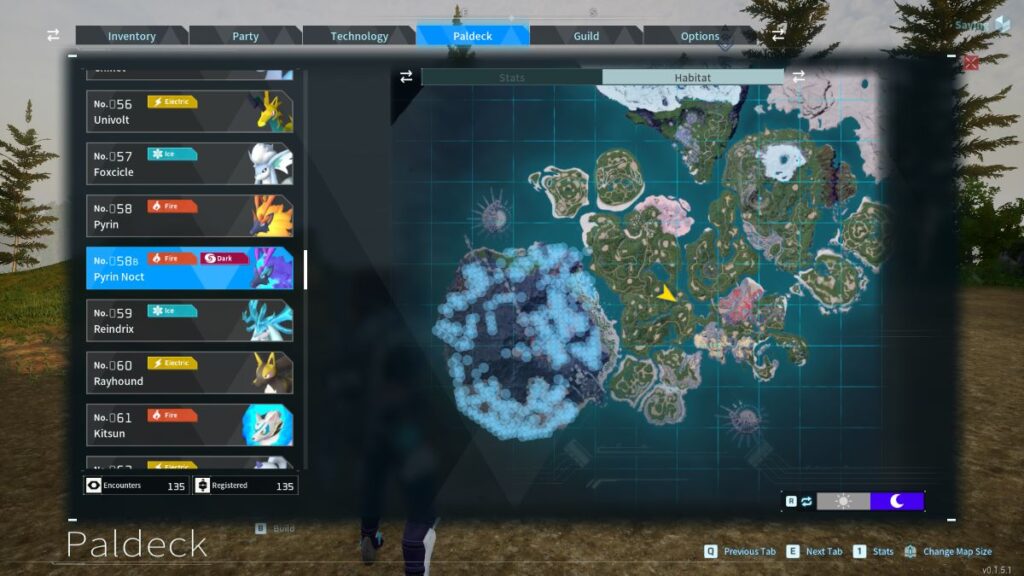Image resolution: width=1024 pixels, height=576 pixels.
Task: Show nighttime habitat with moon toggle
Action: point(897,501)
